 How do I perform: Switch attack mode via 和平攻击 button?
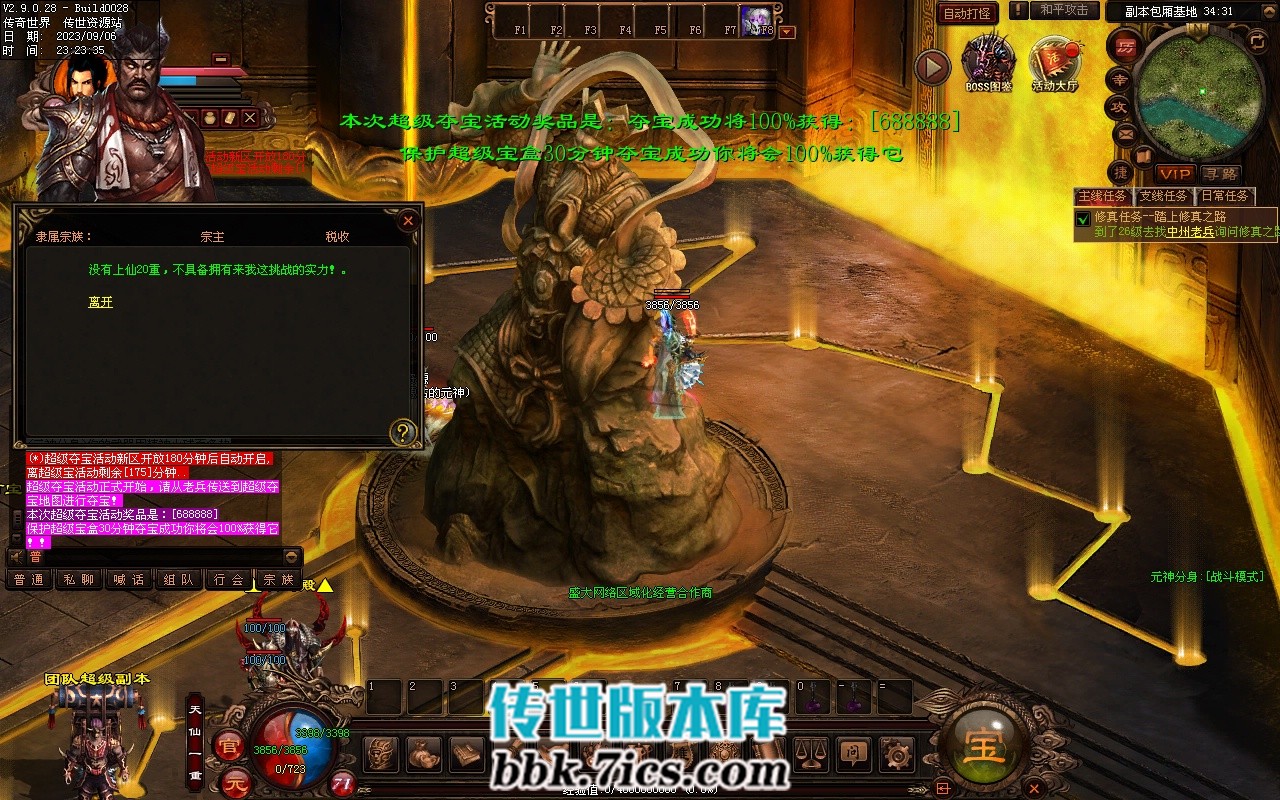click(1064, 10)
